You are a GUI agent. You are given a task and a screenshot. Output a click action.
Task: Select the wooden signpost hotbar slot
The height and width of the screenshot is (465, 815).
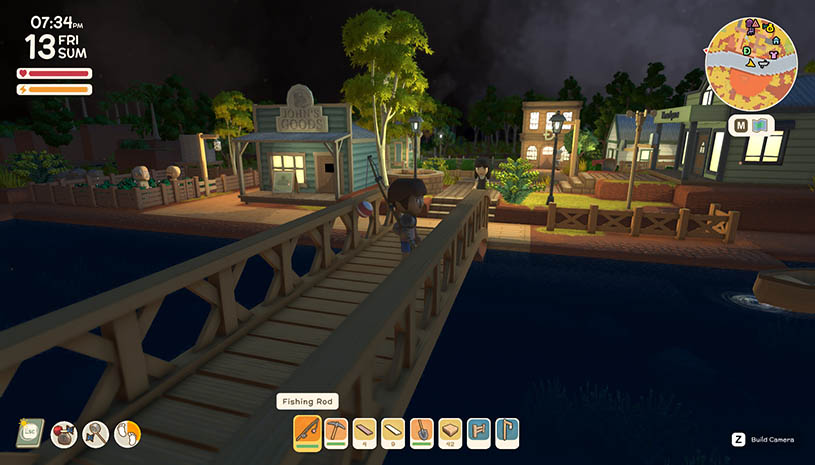[x=507, y=432]
